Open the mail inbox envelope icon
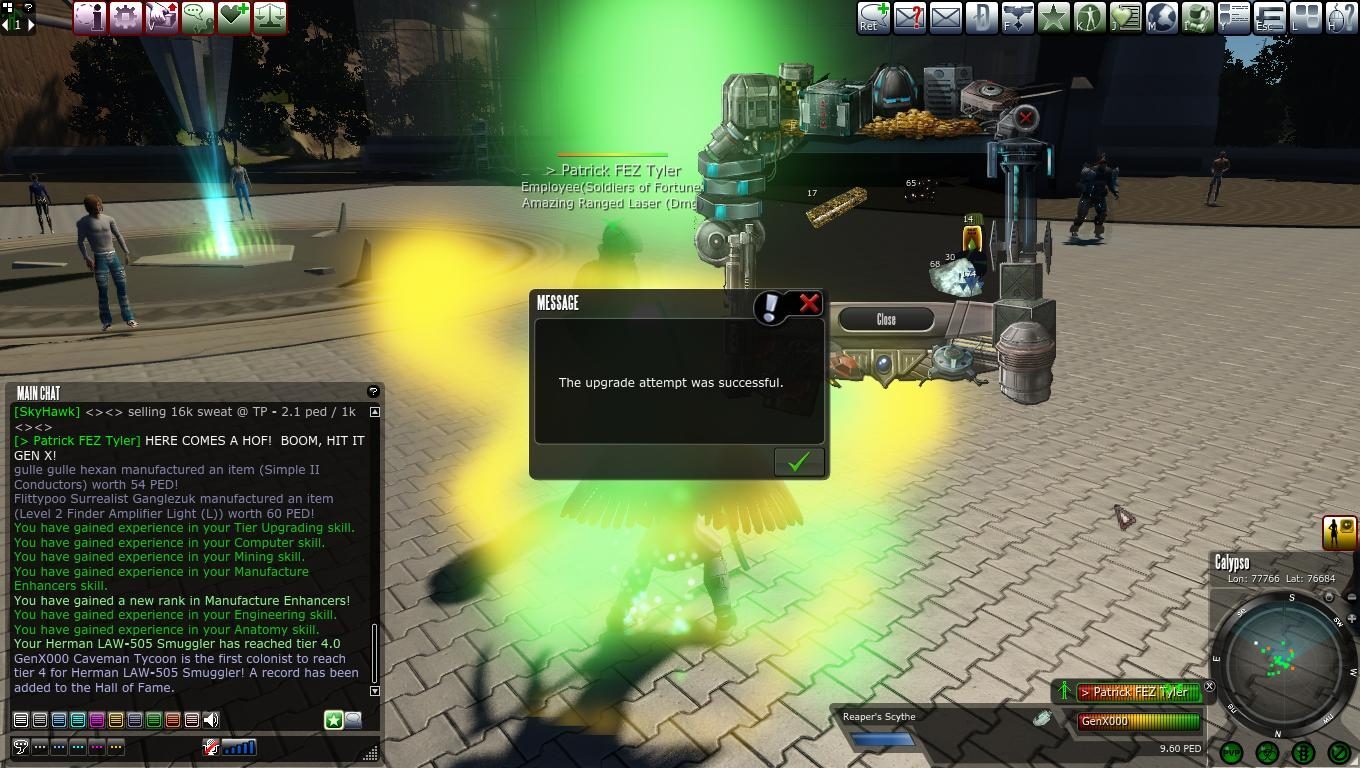Image resolution: width=1360 pixels, height=768 pixels. click(x=946, y=17)
